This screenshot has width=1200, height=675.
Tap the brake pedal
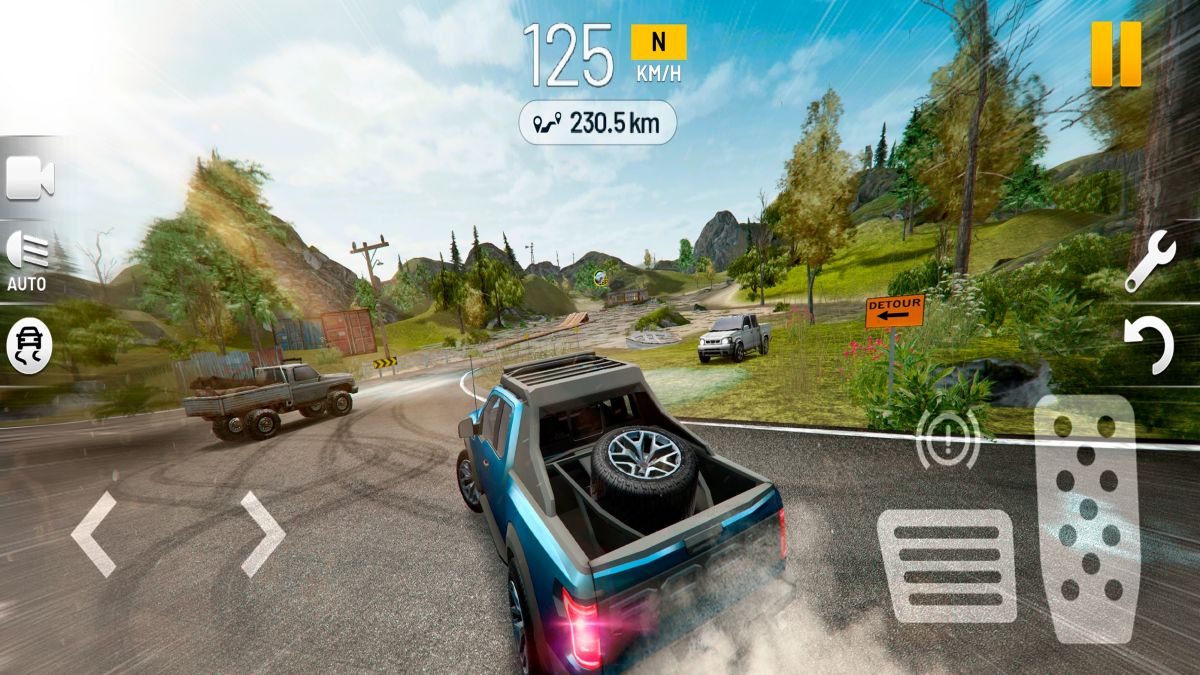pos(946,566)
